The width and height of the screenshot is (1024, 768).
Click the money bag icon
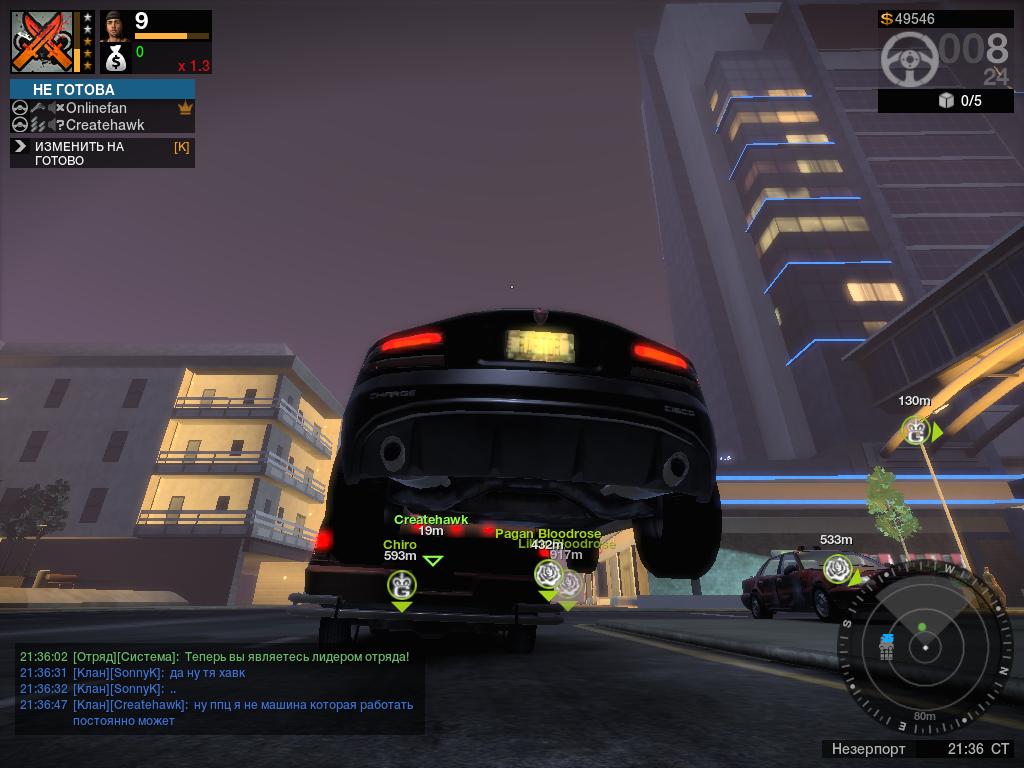point(115,60)
